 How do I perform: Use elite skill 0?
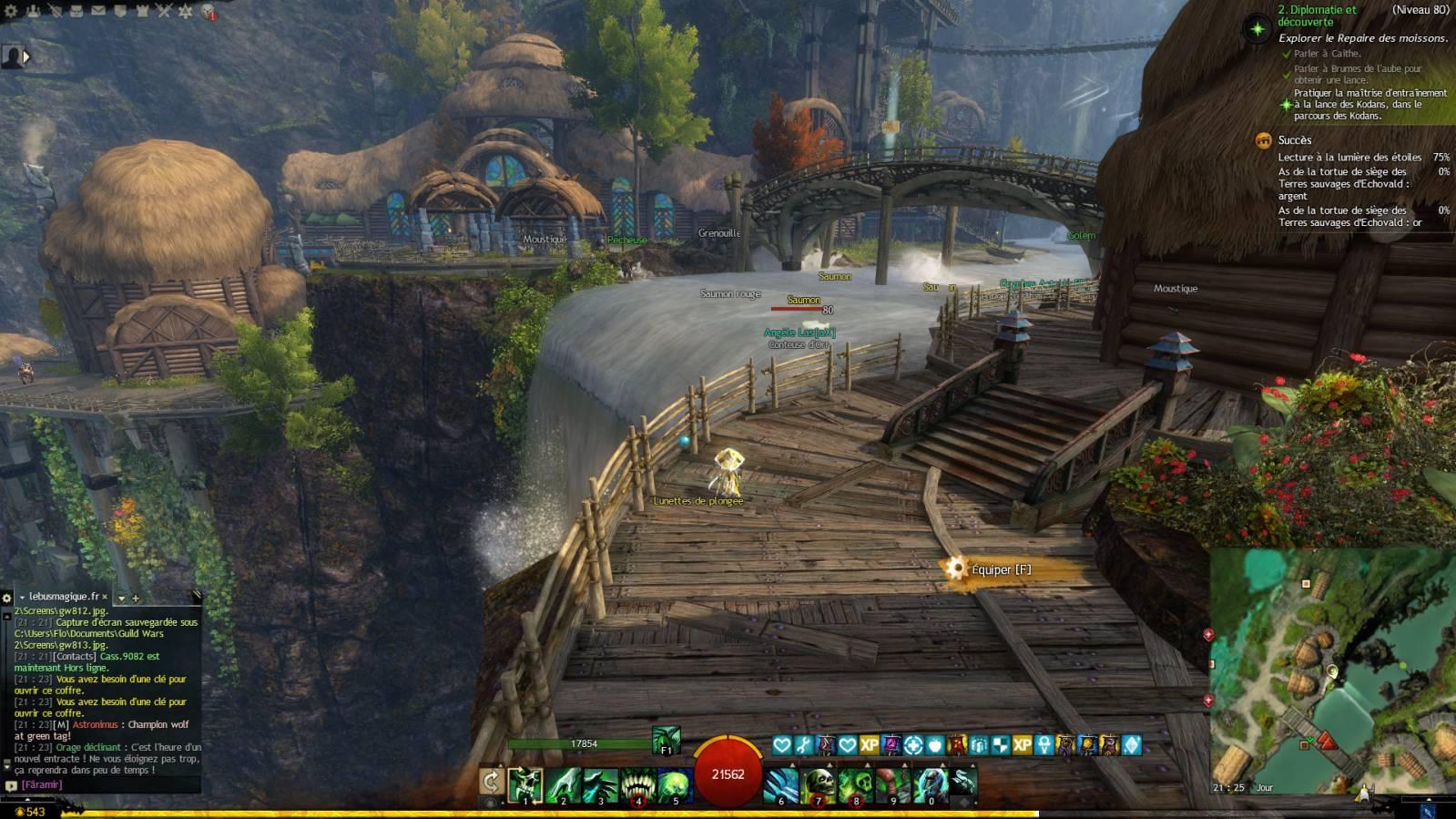pyautogui.click(x=930, y=785)
